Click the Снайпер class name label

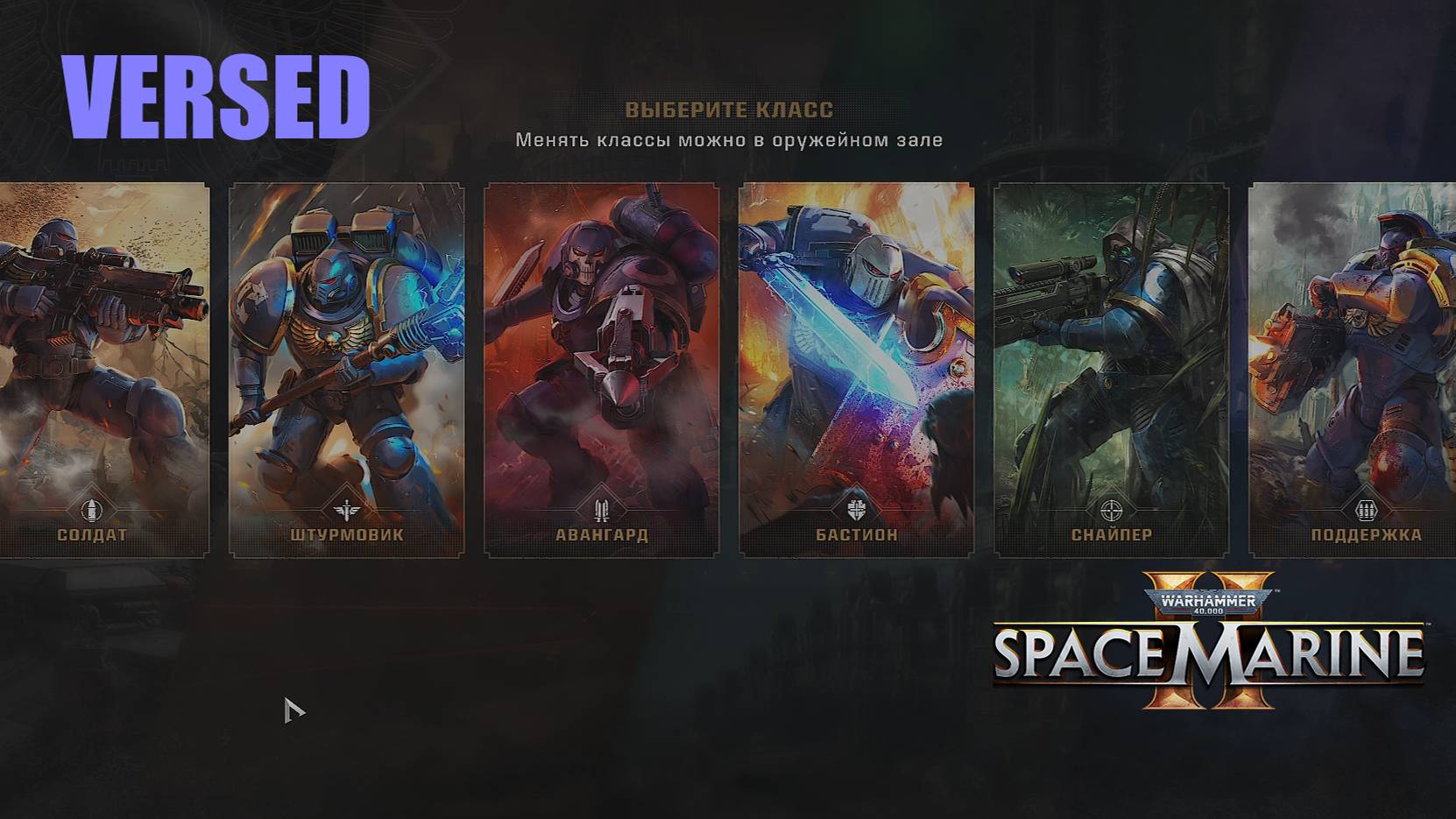(1113, 533)
